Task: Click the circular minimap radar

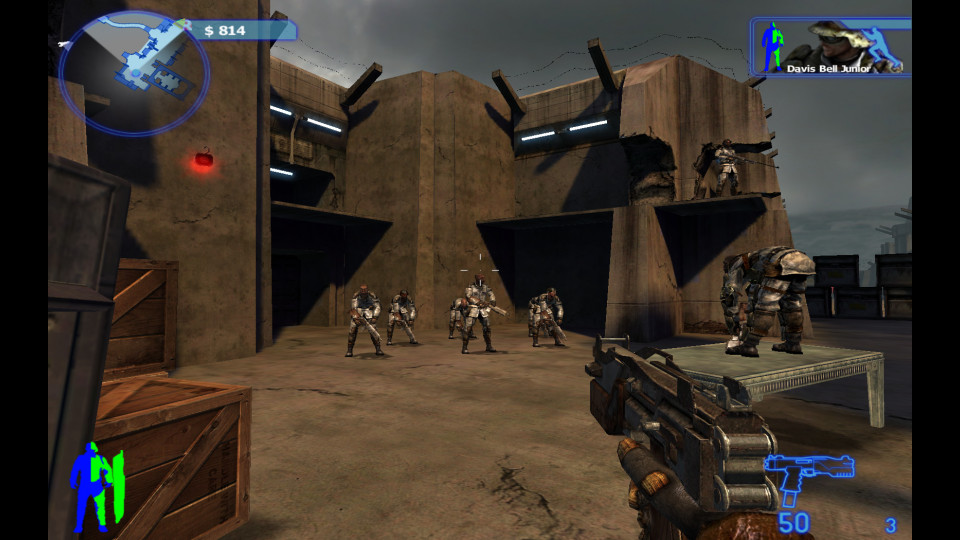Action: click(x=134, y=72)
